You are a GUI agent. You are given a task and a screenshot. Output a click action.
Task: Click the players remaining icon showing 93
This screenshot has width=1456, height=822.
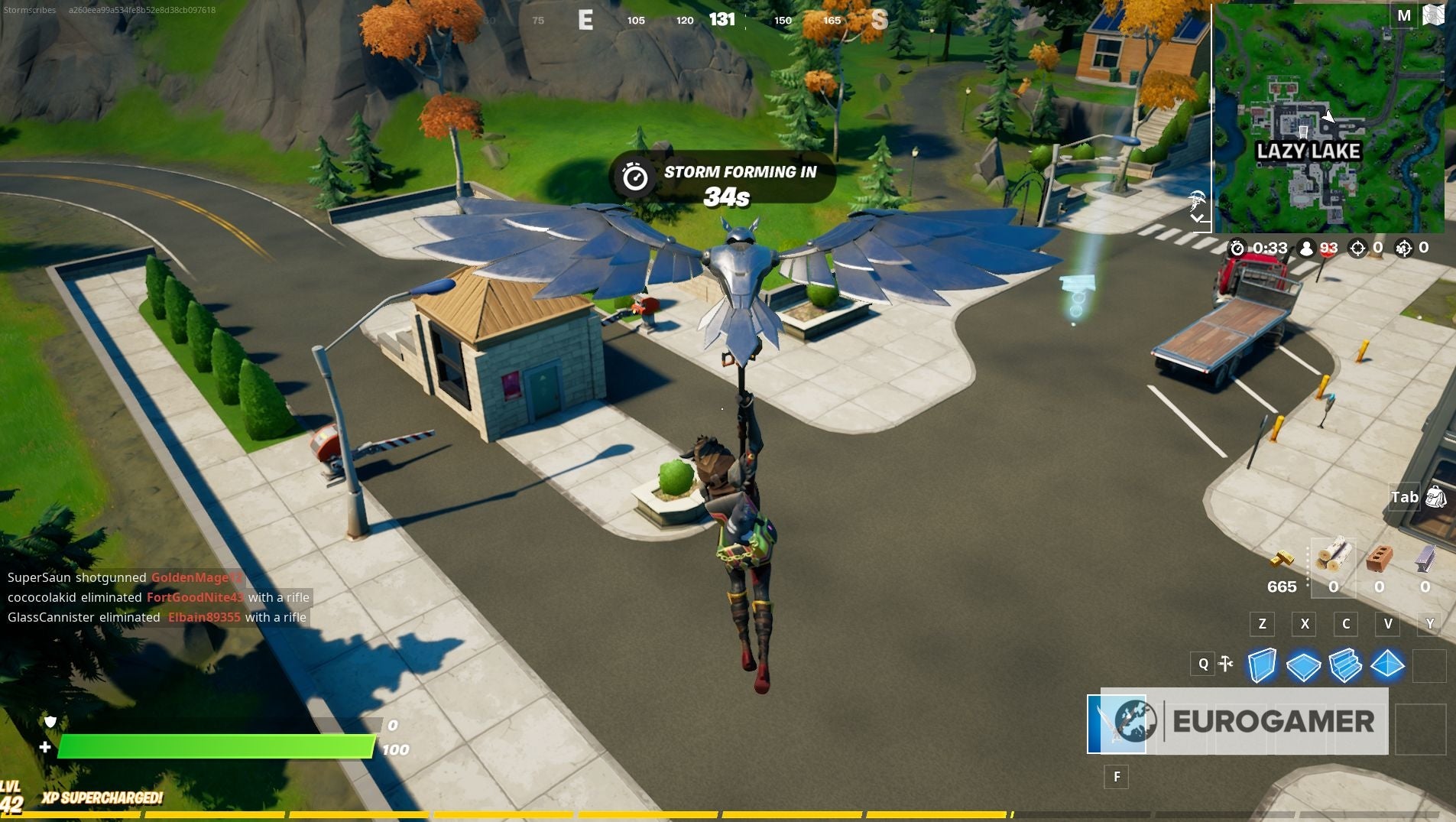[1306, 249]
